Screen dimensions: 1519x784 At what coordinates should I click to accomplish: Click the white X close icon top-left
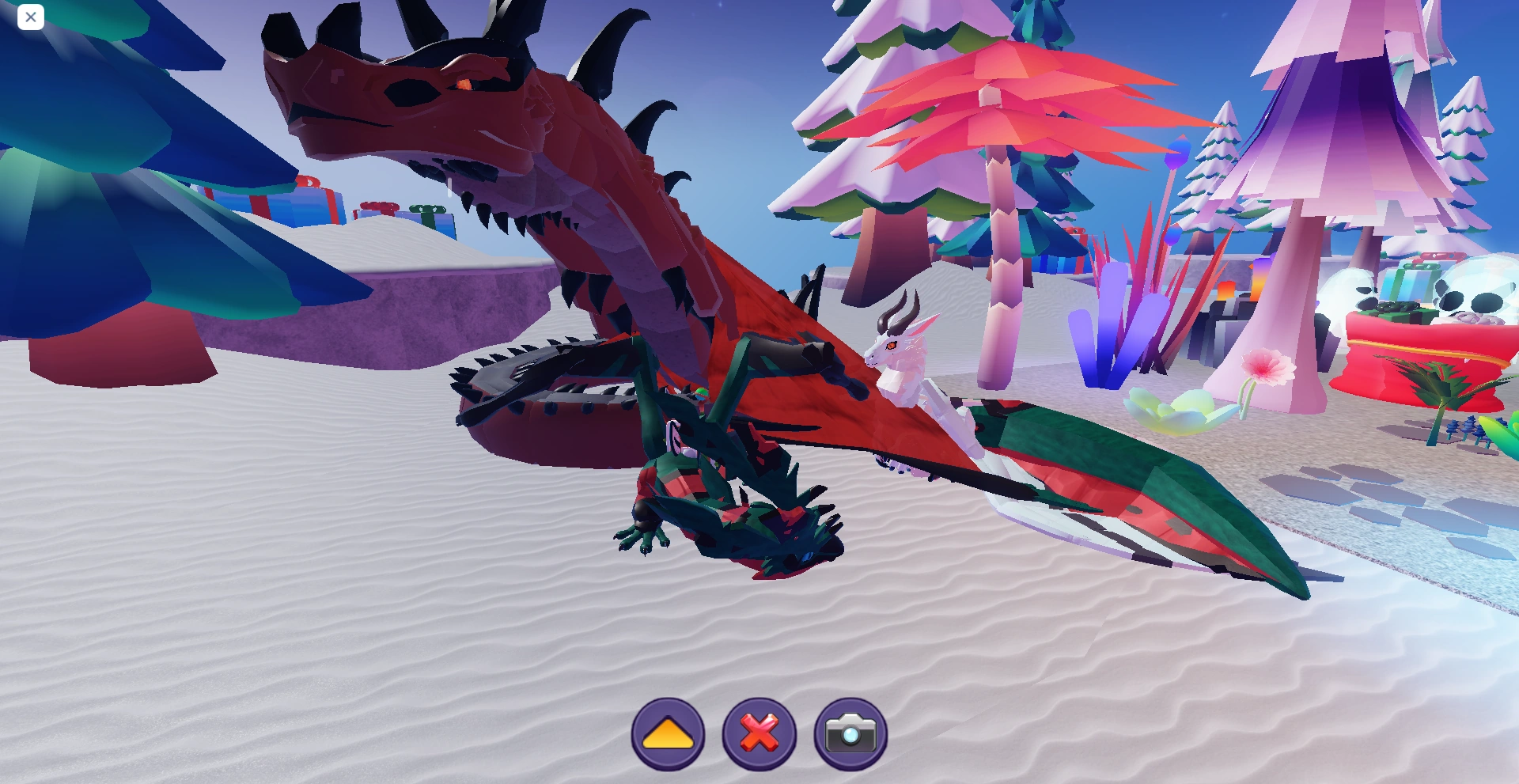31,17
